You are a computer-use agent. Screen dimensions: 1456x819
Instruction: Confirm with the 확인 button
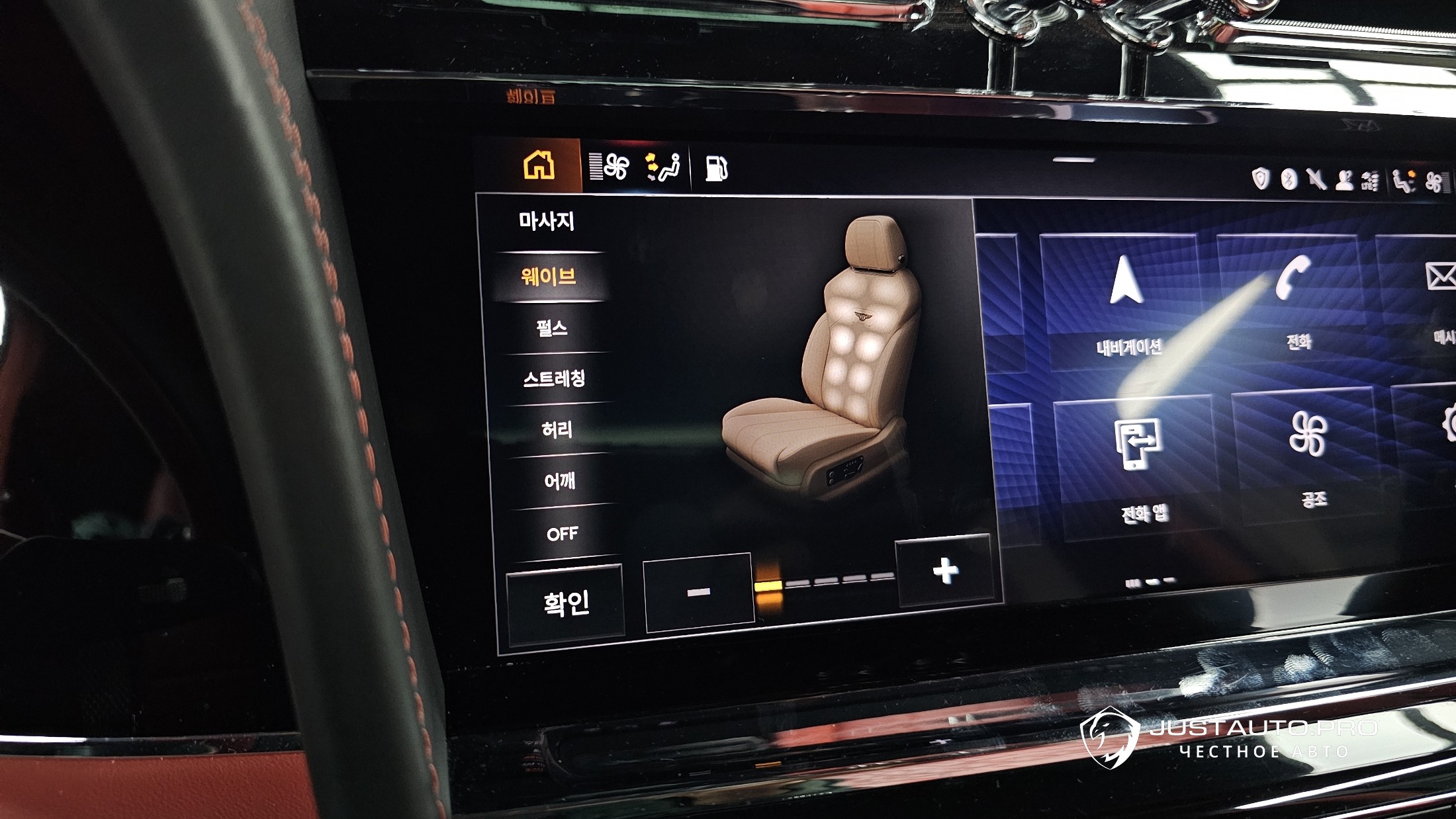tap(566, 603)
